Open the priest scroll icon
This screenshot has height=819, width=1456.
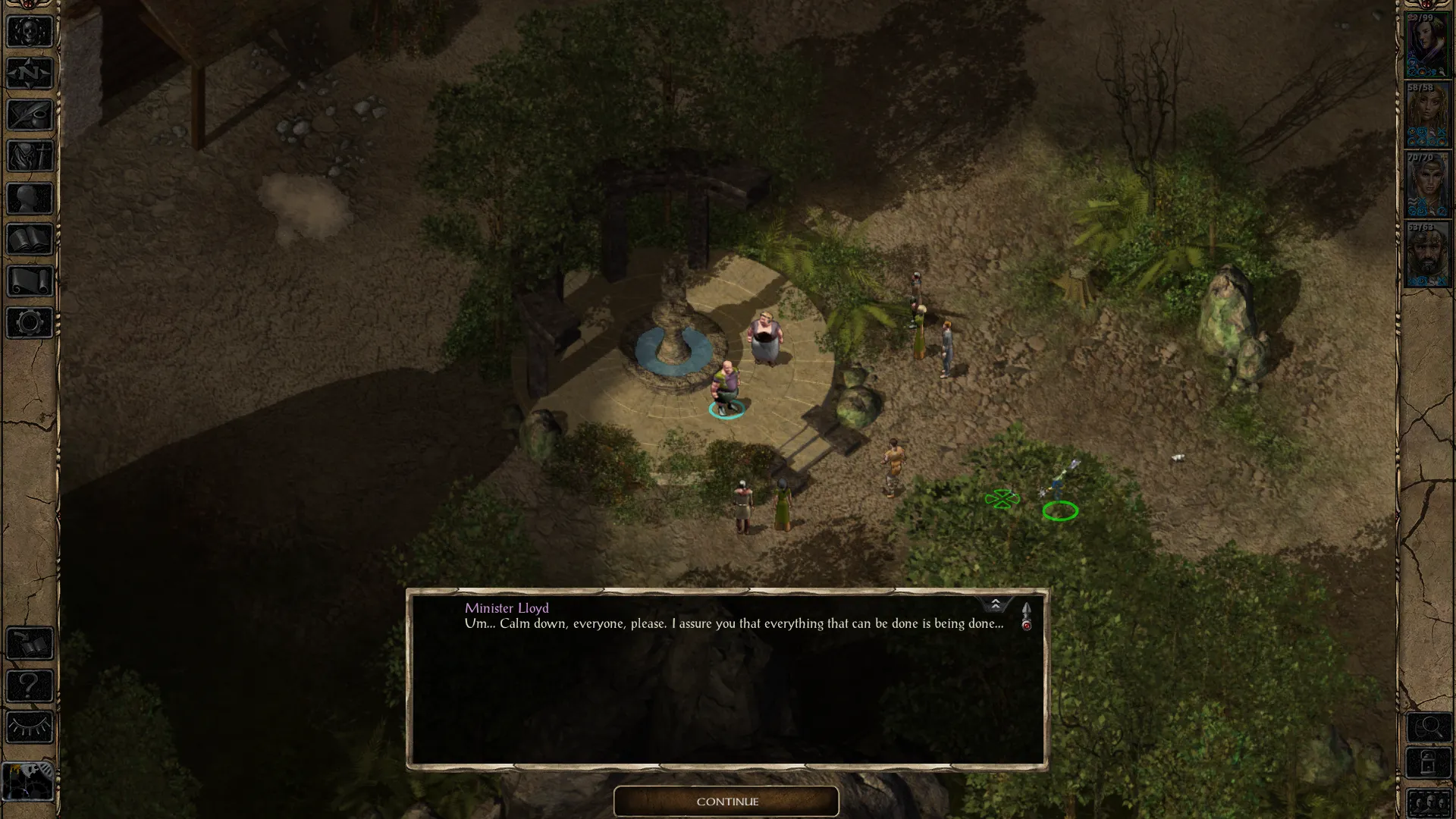30,281
